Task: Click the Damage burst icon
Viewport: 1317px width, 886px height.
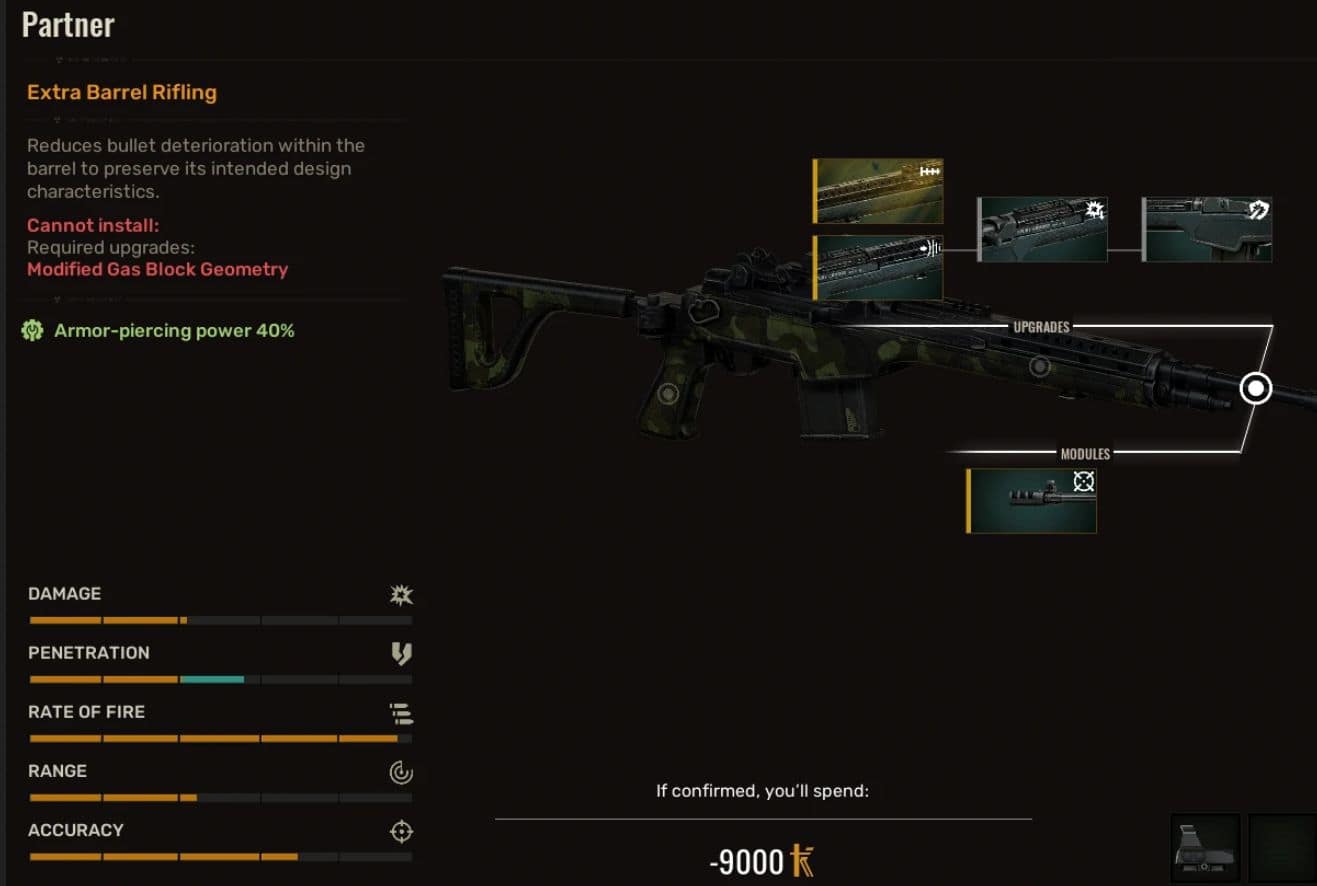Action: click(400, 594)
